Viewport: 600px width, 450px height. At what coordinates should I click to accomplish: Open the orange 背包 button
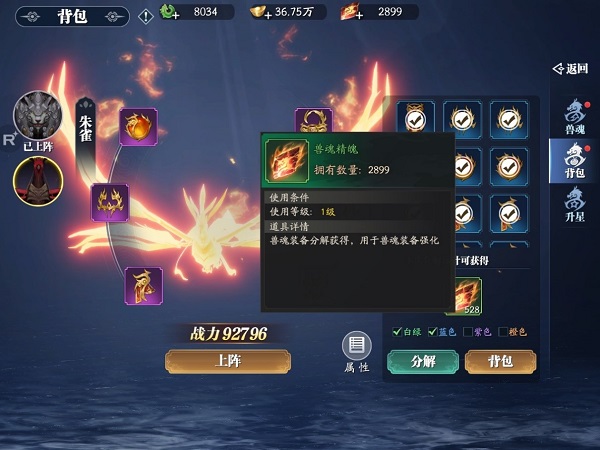click(500, 361)
